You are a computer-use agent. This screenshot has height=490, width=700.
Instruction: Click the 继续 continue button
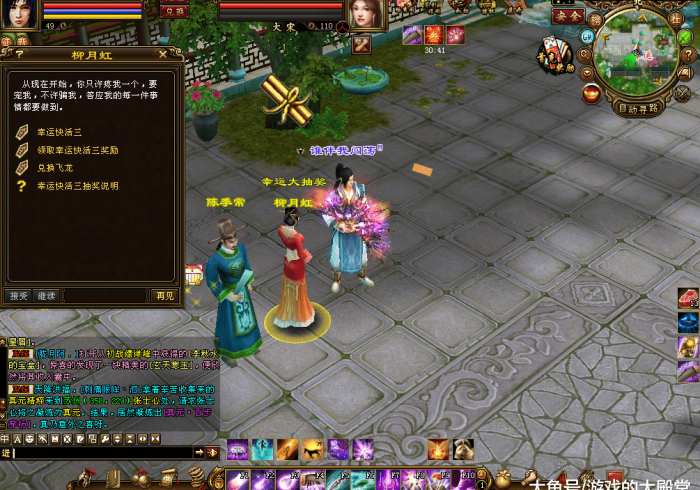click(46, 295)
